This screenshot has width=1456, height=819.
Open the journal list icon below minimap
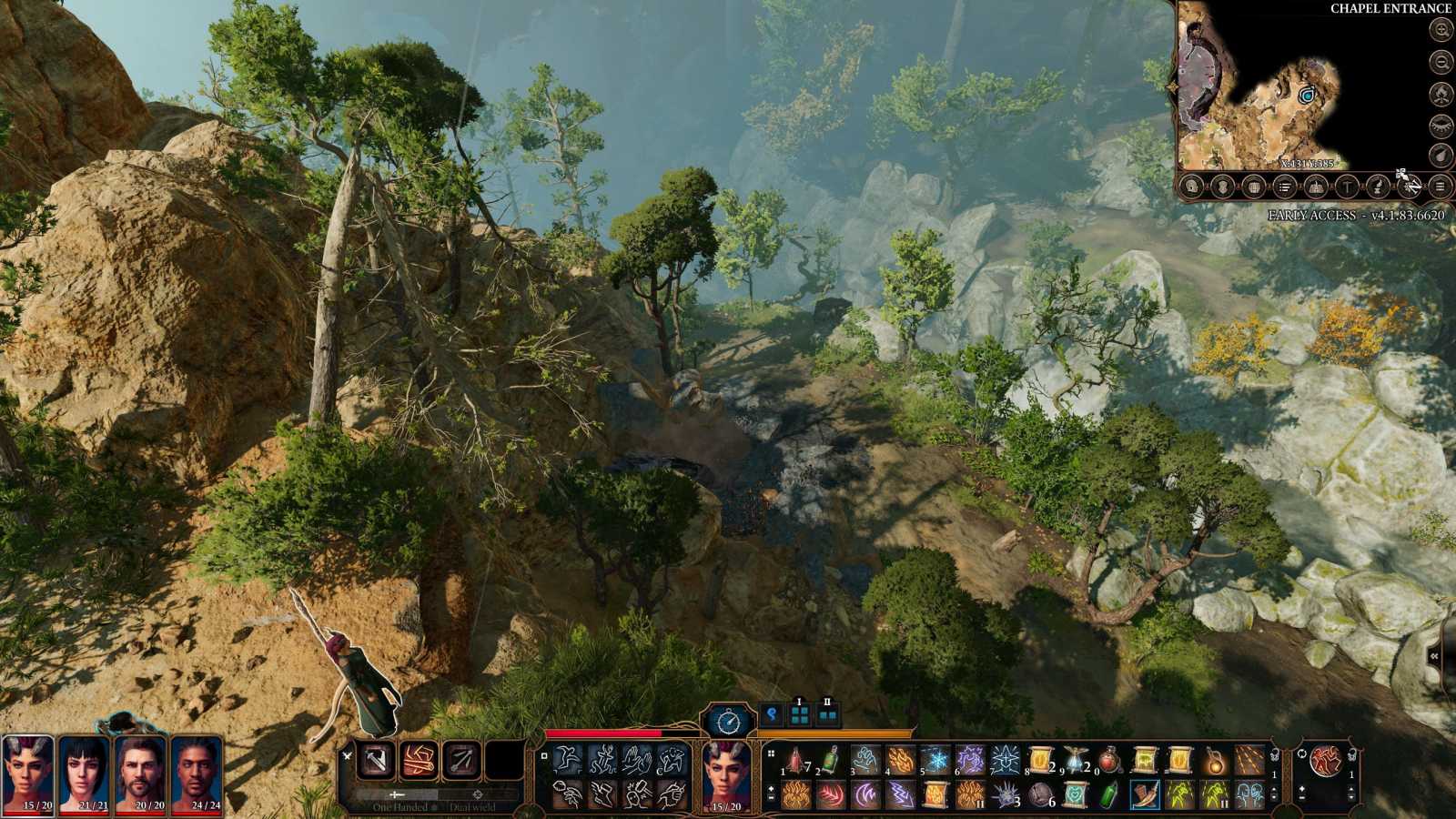[1285, 187]
